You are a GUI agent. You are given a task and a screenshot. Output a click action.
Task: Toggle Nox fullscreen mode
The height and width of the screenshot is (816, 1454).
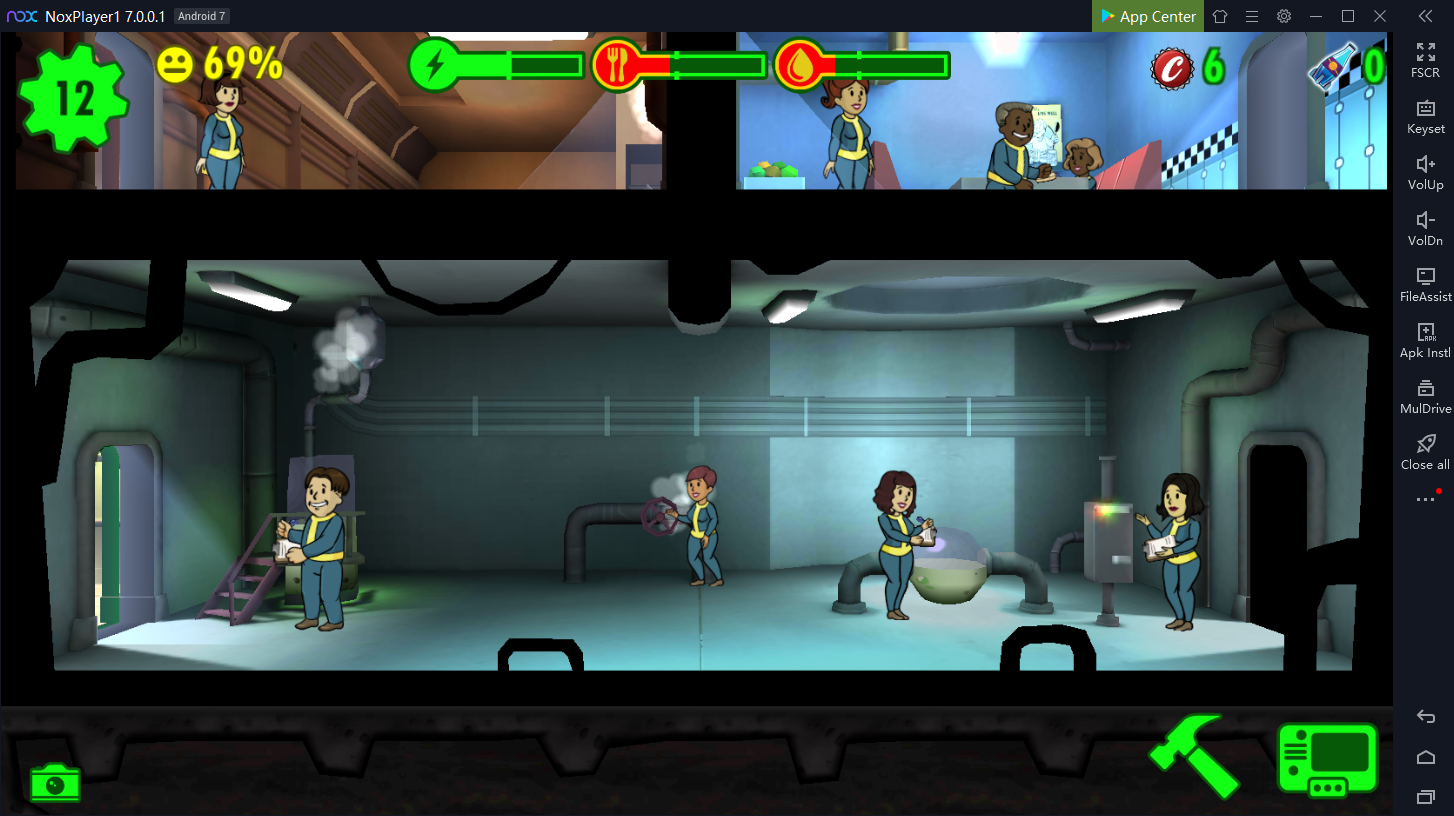coord(1425,59)
